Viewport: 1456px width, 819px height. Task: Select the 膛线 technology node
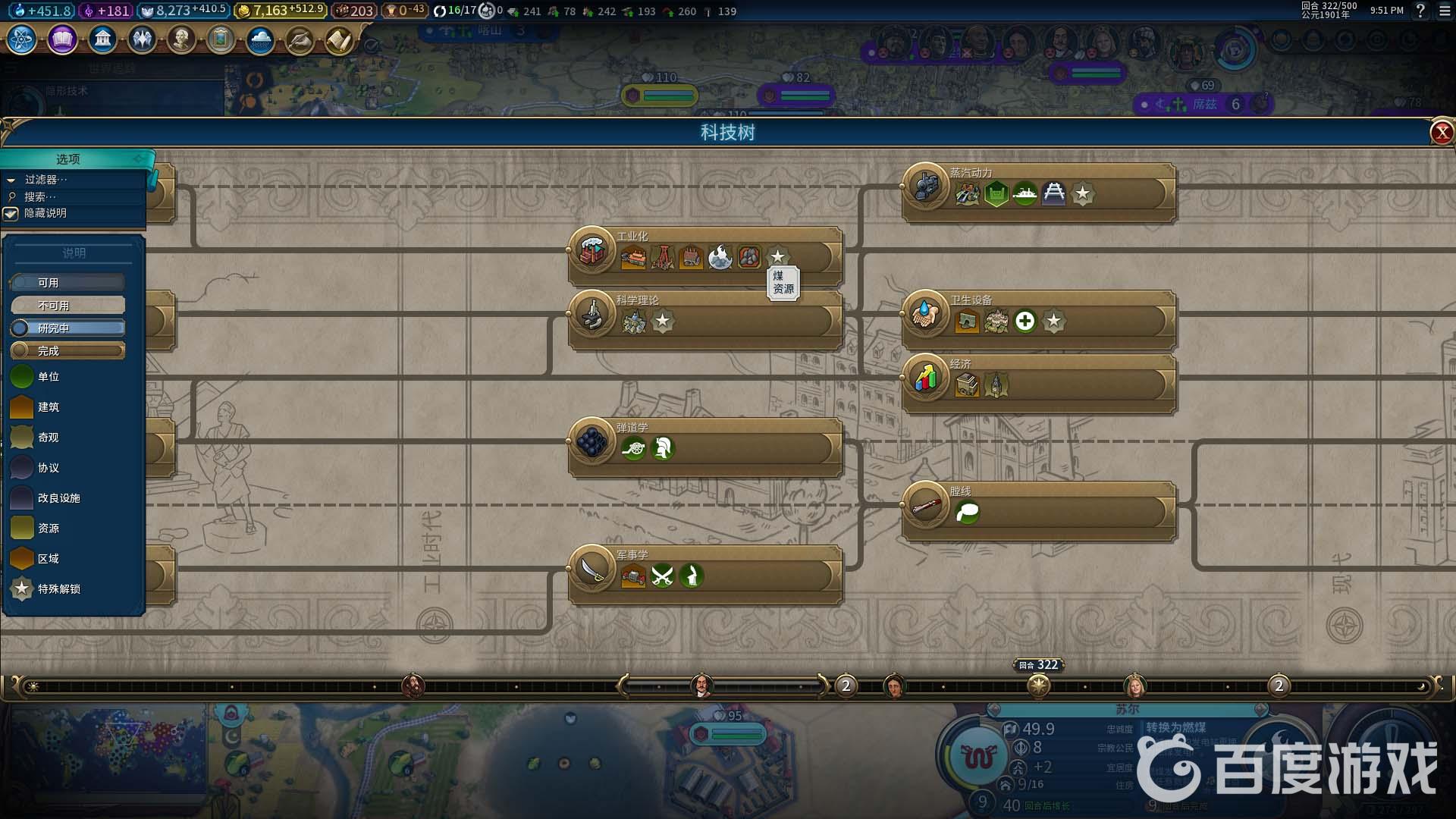tap(926, 505)
